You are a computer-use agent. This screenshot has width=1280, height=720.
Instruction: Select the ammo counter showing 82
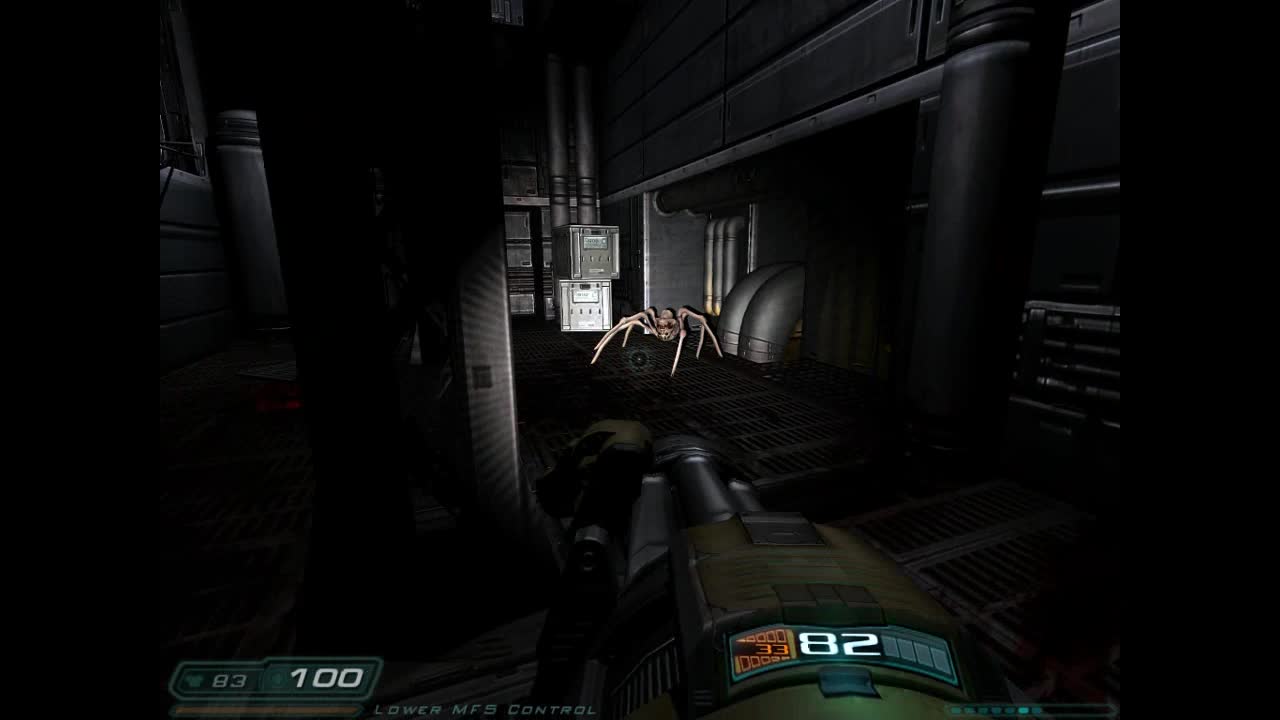point(839,644)
